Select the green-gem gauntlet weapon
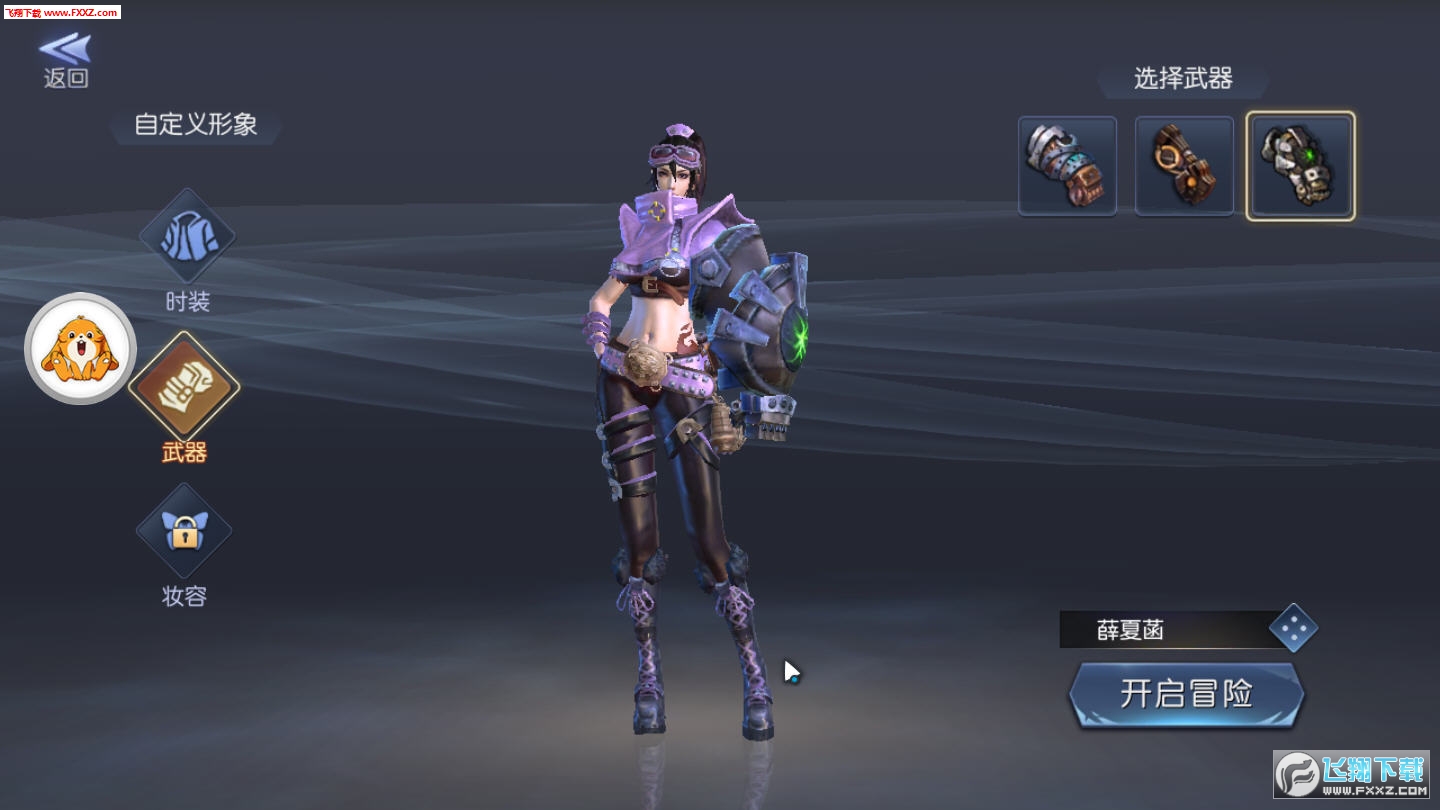1440x810 pixels. click(1300, 166)
